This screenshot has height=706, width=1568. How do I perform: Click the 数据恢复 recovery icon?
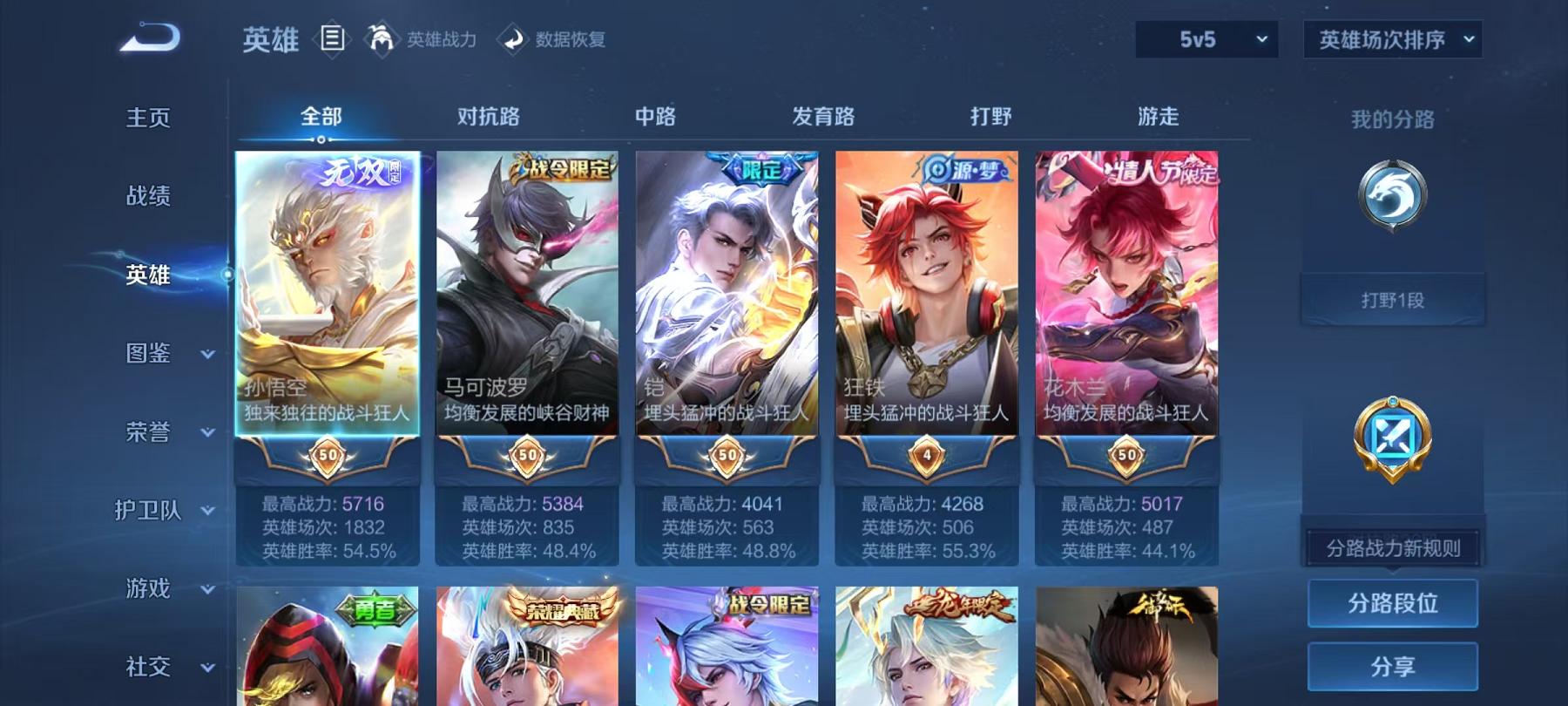[x=514, y=38]
